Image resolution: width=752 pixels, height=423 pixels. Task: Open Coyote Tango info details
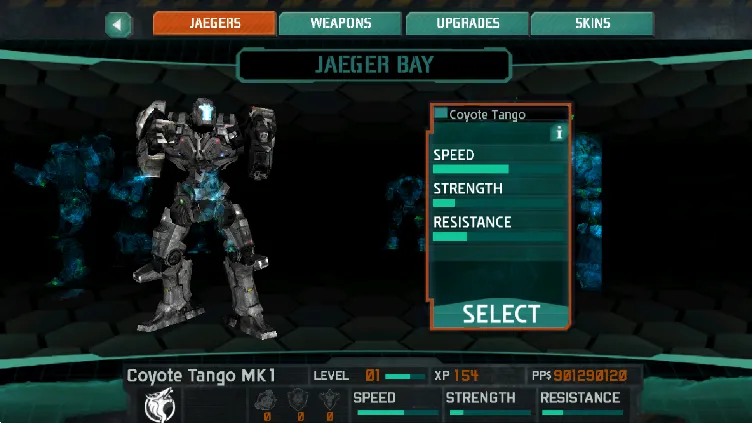tap(558, 132)
